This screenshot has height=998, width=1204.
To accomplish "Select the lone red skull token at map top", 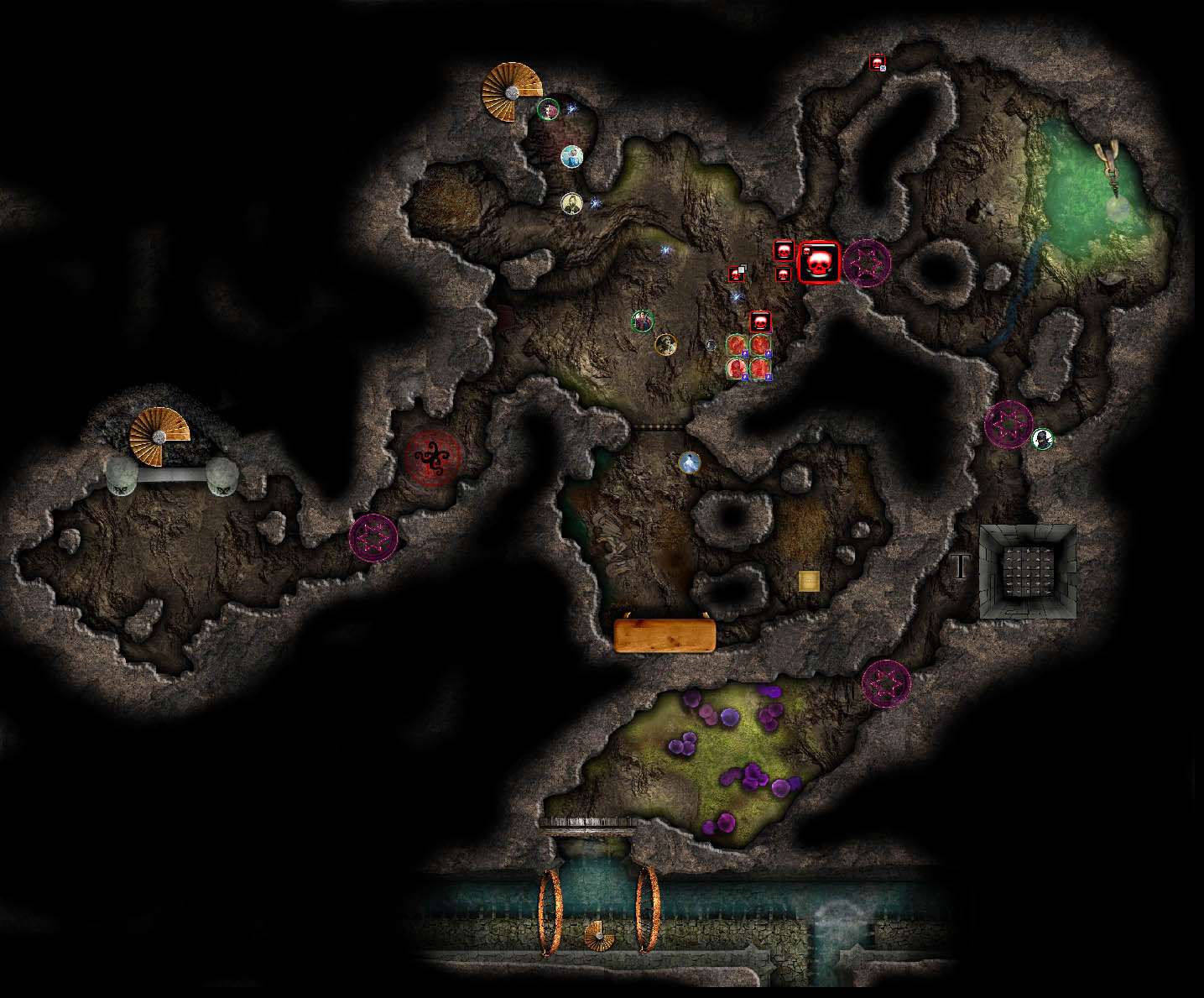I will (x=877, y=63).
